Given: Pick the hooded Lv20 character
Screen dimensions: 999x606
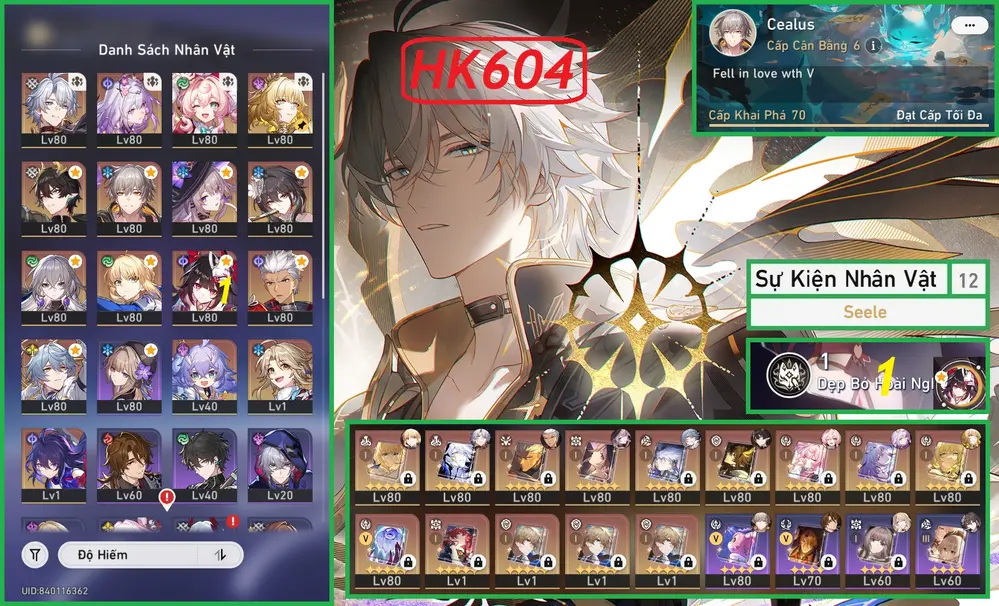Looking at the screenshot, I should click(279, 463).
